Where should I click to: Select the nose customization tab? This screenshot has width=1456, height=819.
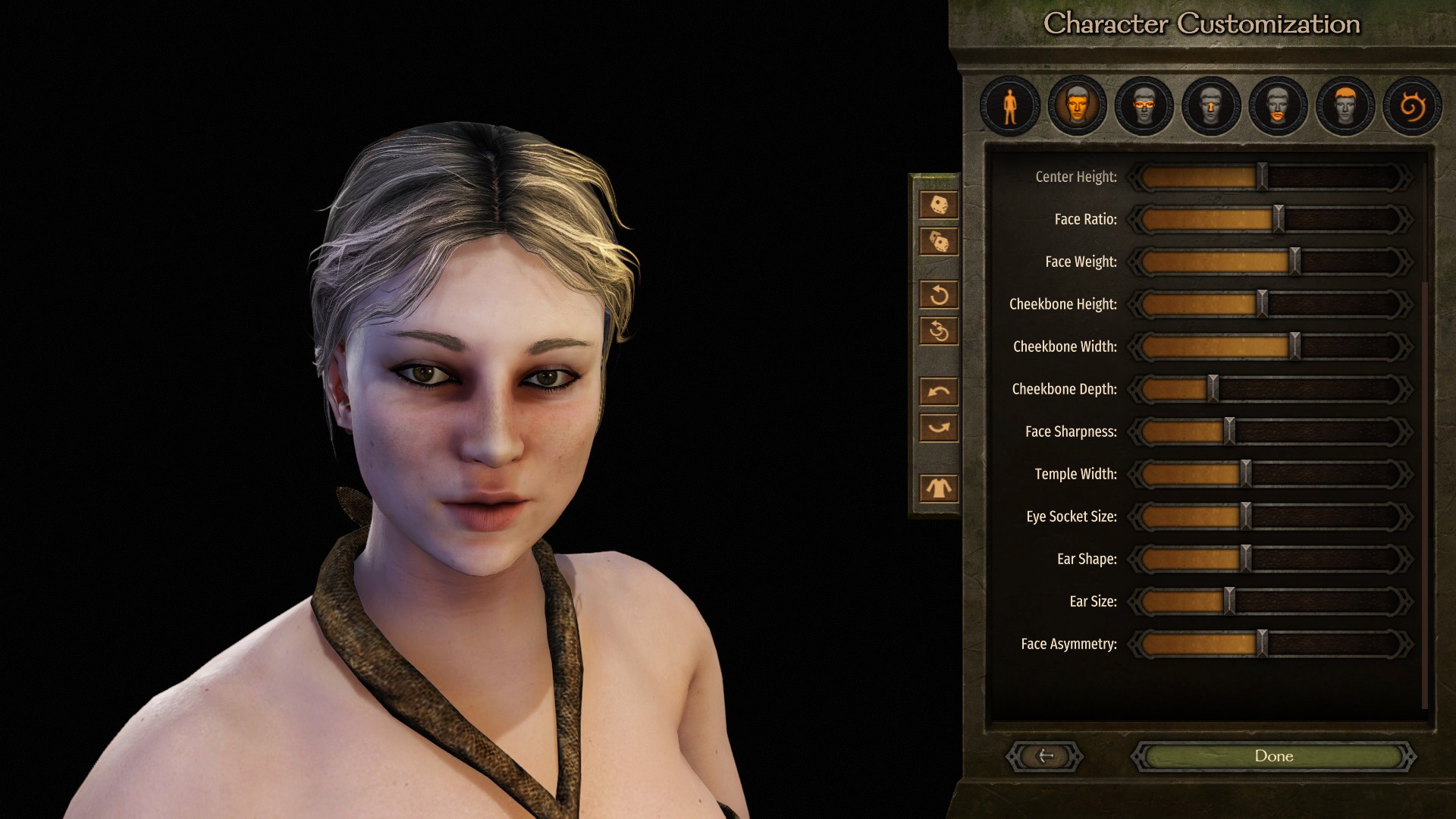click(x=1211, y=106)
